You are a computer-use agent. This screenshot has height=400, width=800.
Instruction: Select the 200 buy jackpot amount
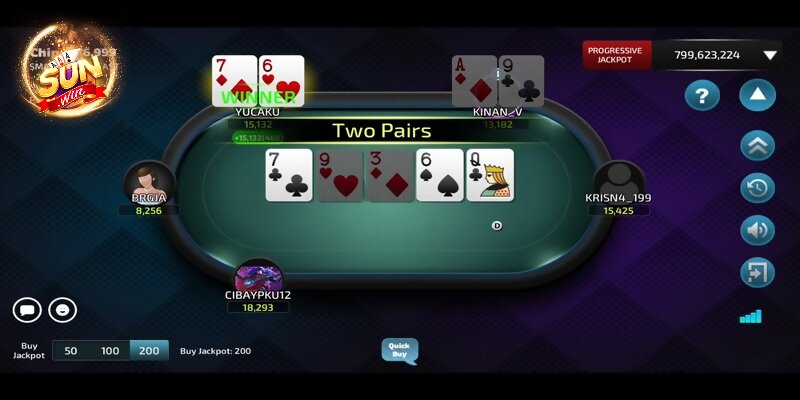click(149, 351)
